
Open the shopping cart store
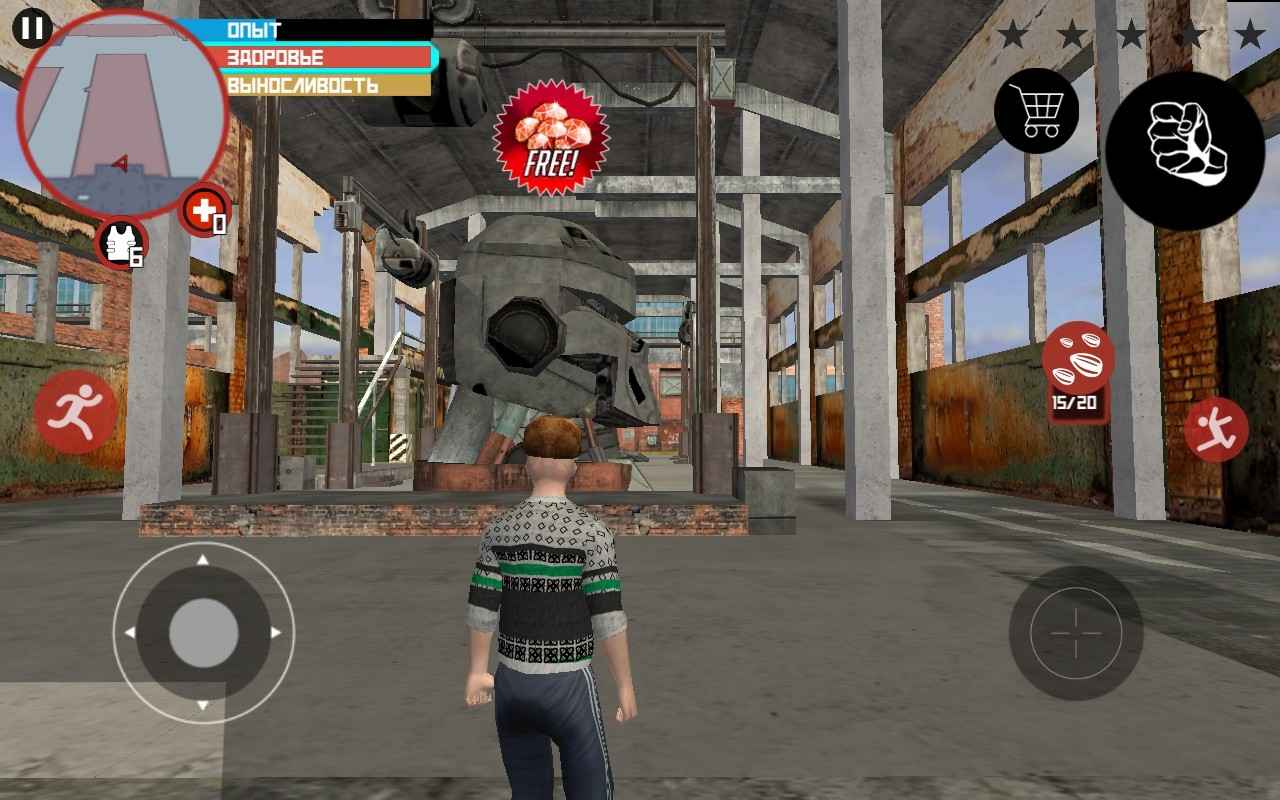point(1035,110)
